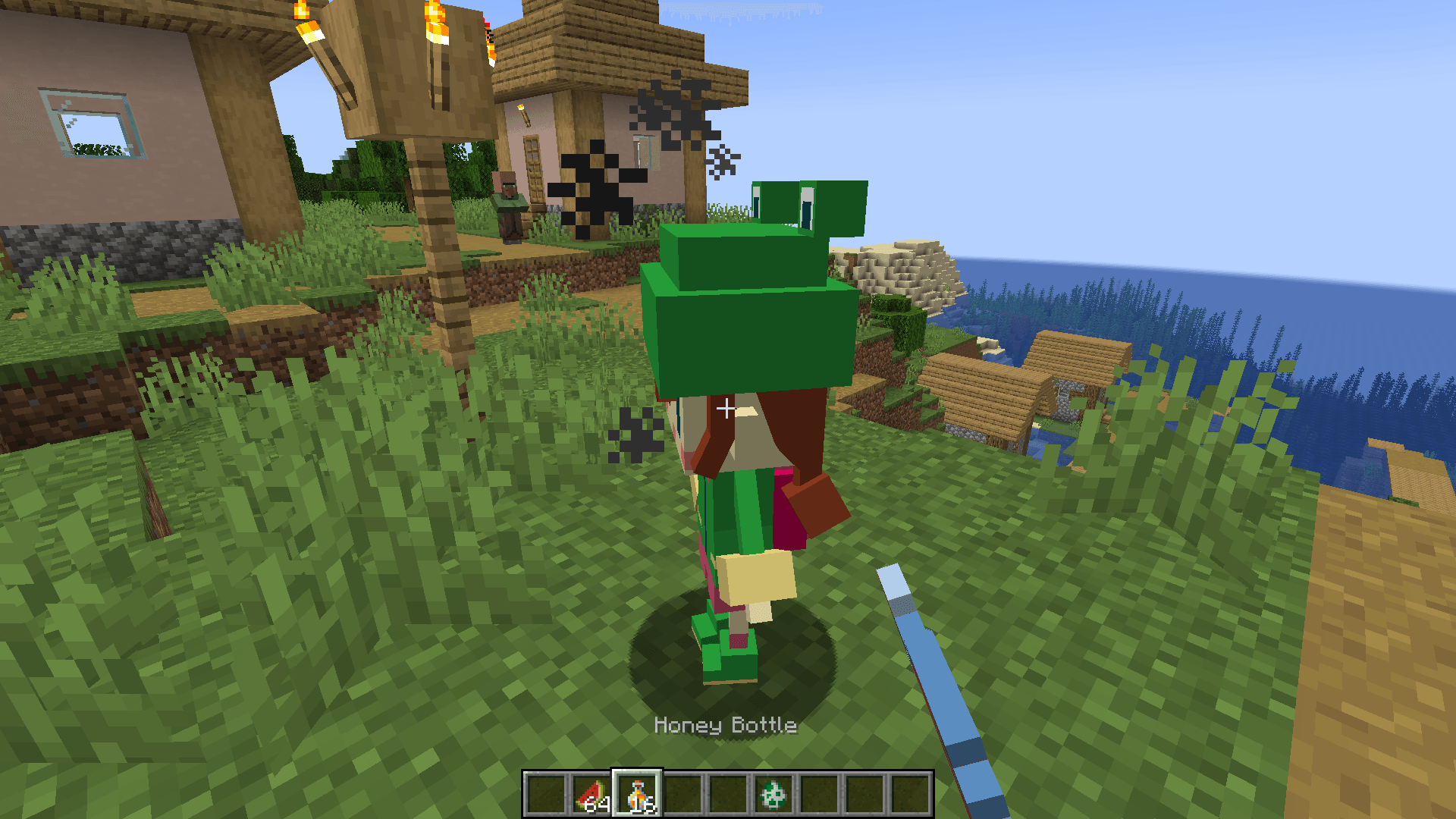Click the Honey Bottle item name text

(x=726, y=726)
